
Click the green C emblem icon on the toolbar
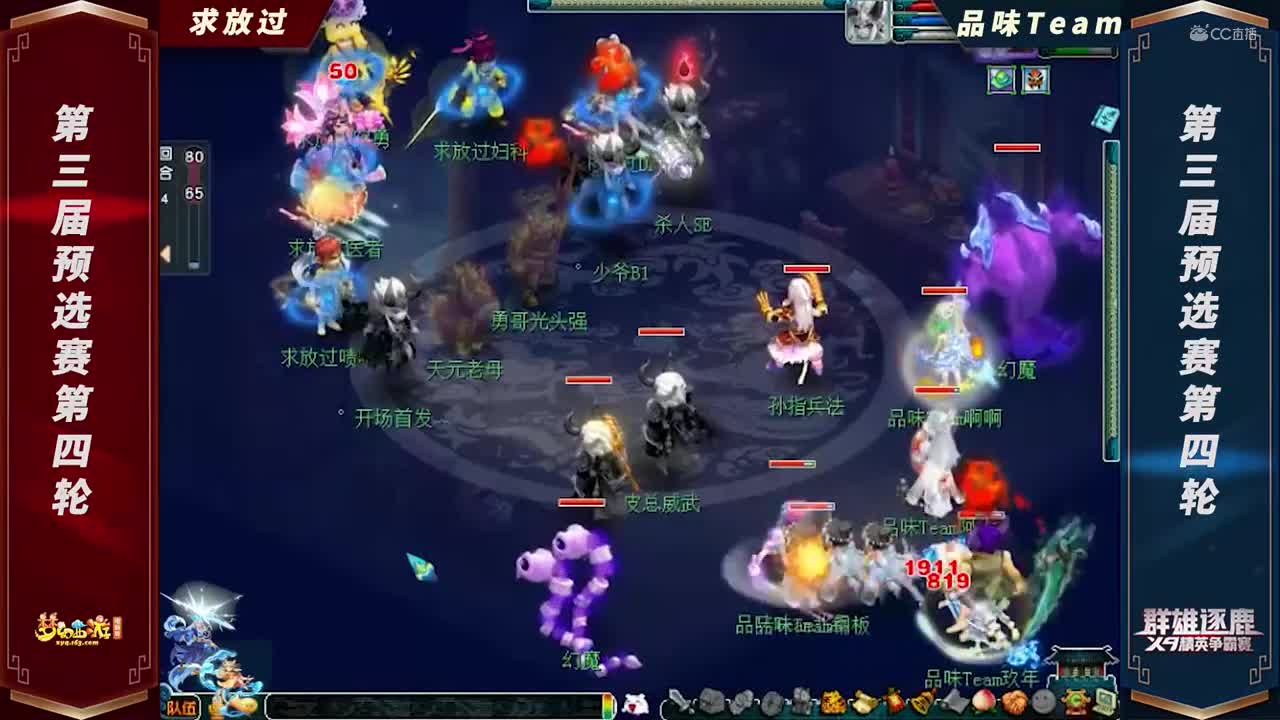coord(1074,703)
